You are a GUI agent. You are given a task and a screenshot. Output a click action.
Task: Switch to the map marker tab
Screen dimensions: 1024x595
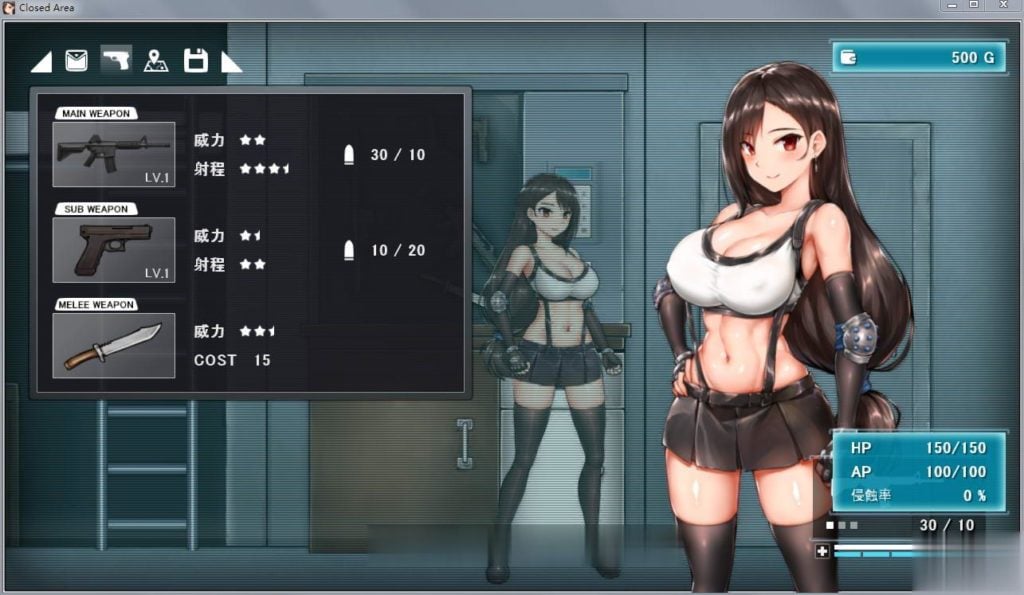pos(156,61)
